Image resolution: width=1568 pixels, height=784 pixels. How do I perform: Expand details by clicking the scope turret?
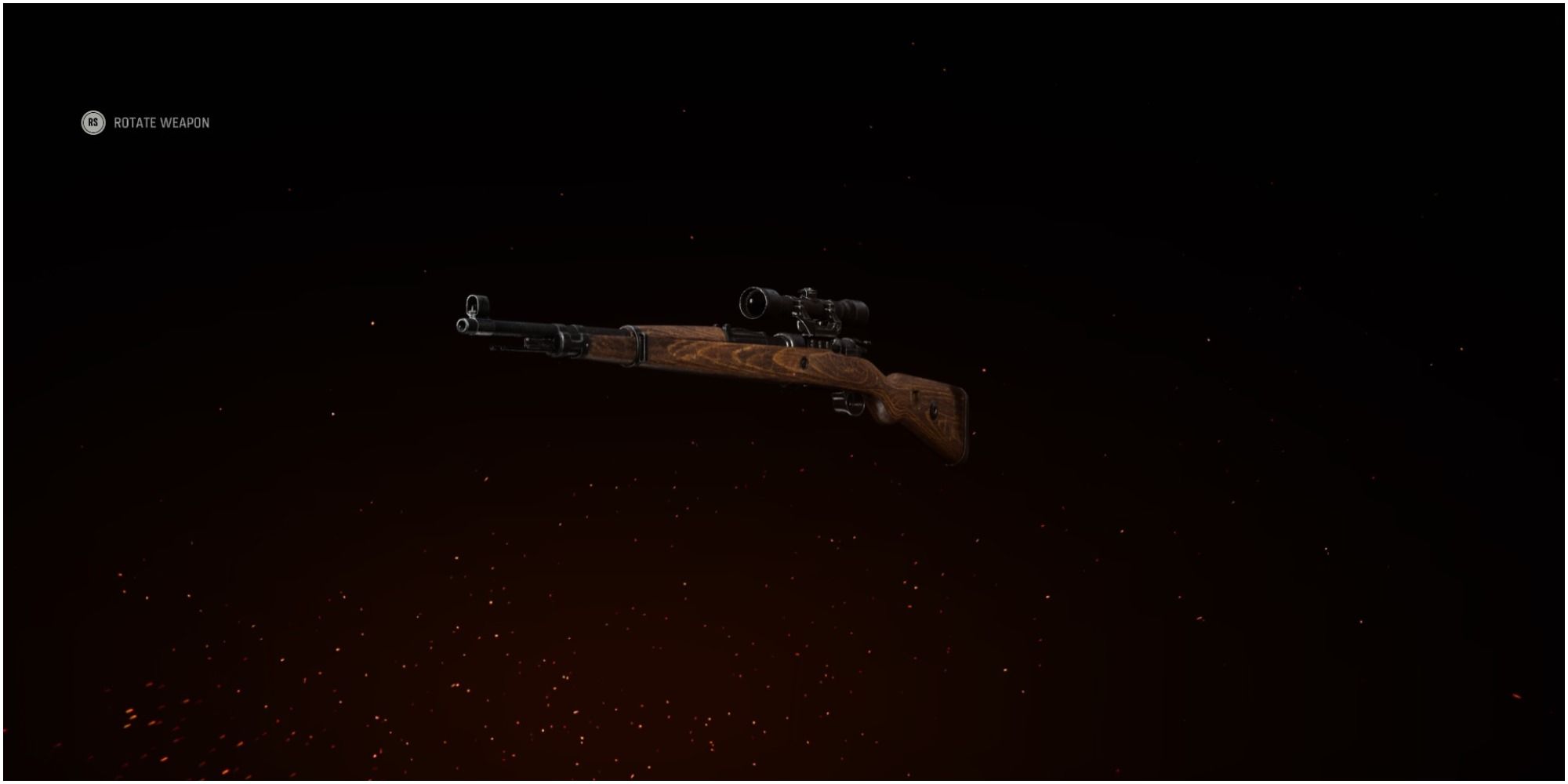(810, 293)
